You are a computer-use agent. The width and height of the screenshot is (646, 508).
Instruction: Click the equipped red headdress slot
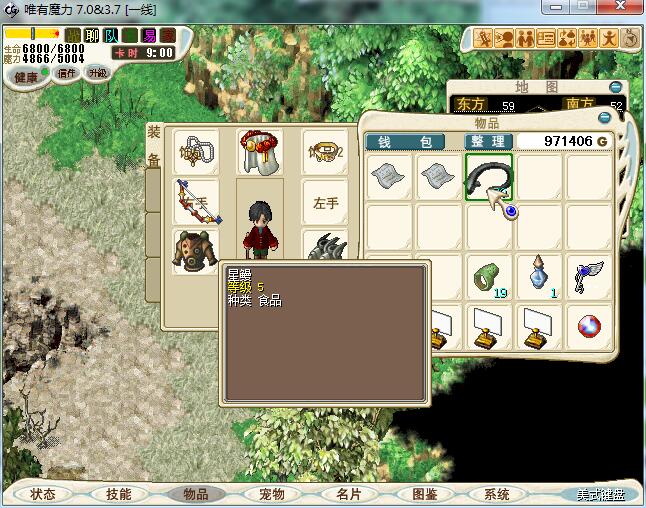[x=259, y=152]
